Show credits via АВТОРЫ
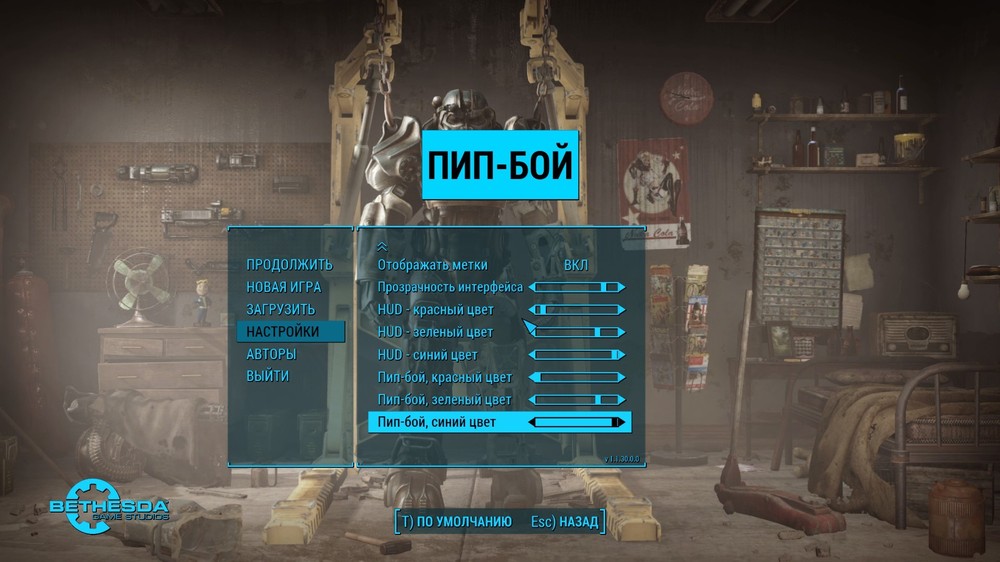Image resolution: width=1000 pixels, height=562 pixels. click(x=271, y=354)
